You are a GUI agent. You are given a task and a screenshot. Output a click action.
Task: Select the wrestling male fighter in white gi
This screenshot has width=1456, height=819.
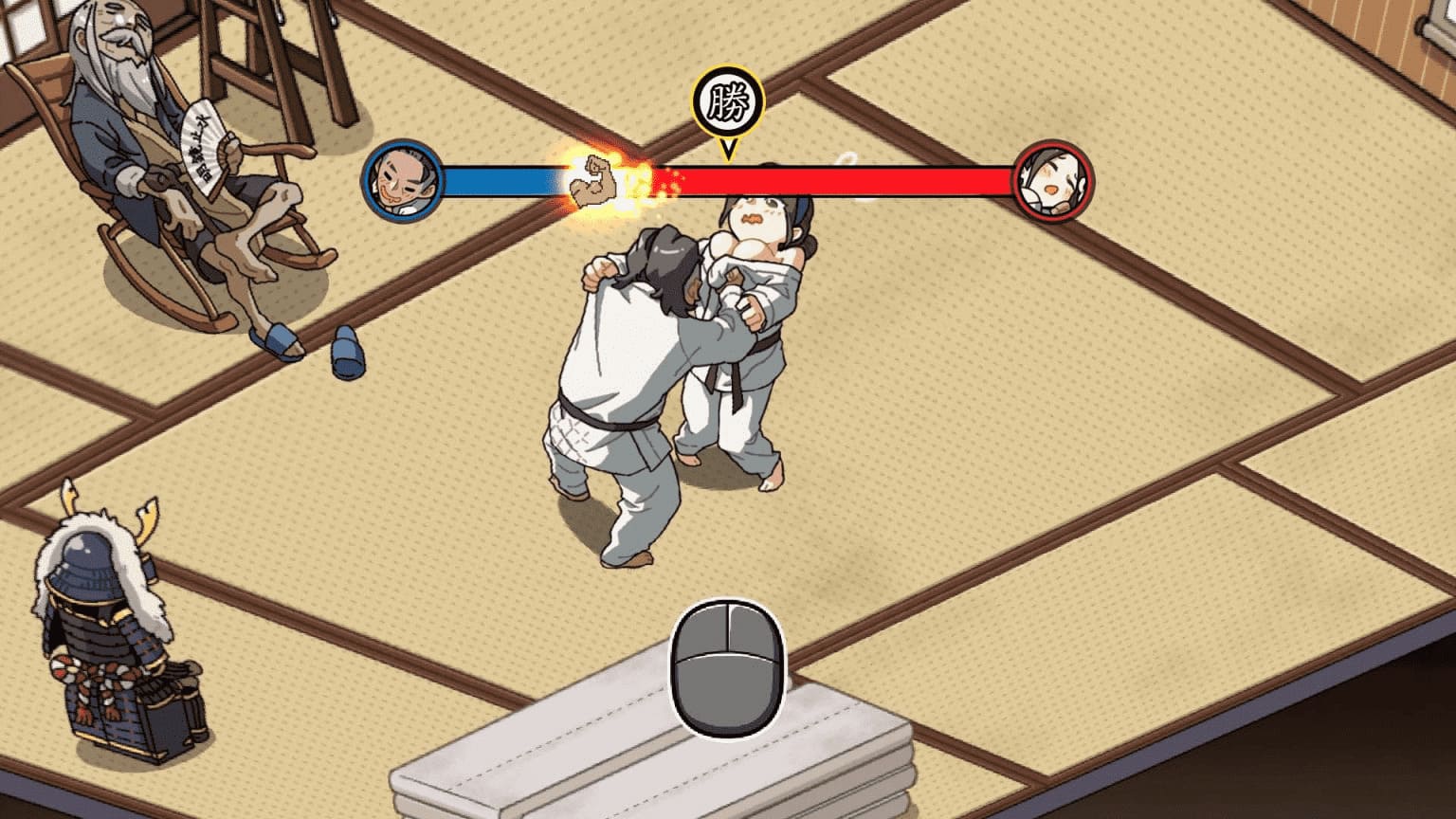(626, 360)
